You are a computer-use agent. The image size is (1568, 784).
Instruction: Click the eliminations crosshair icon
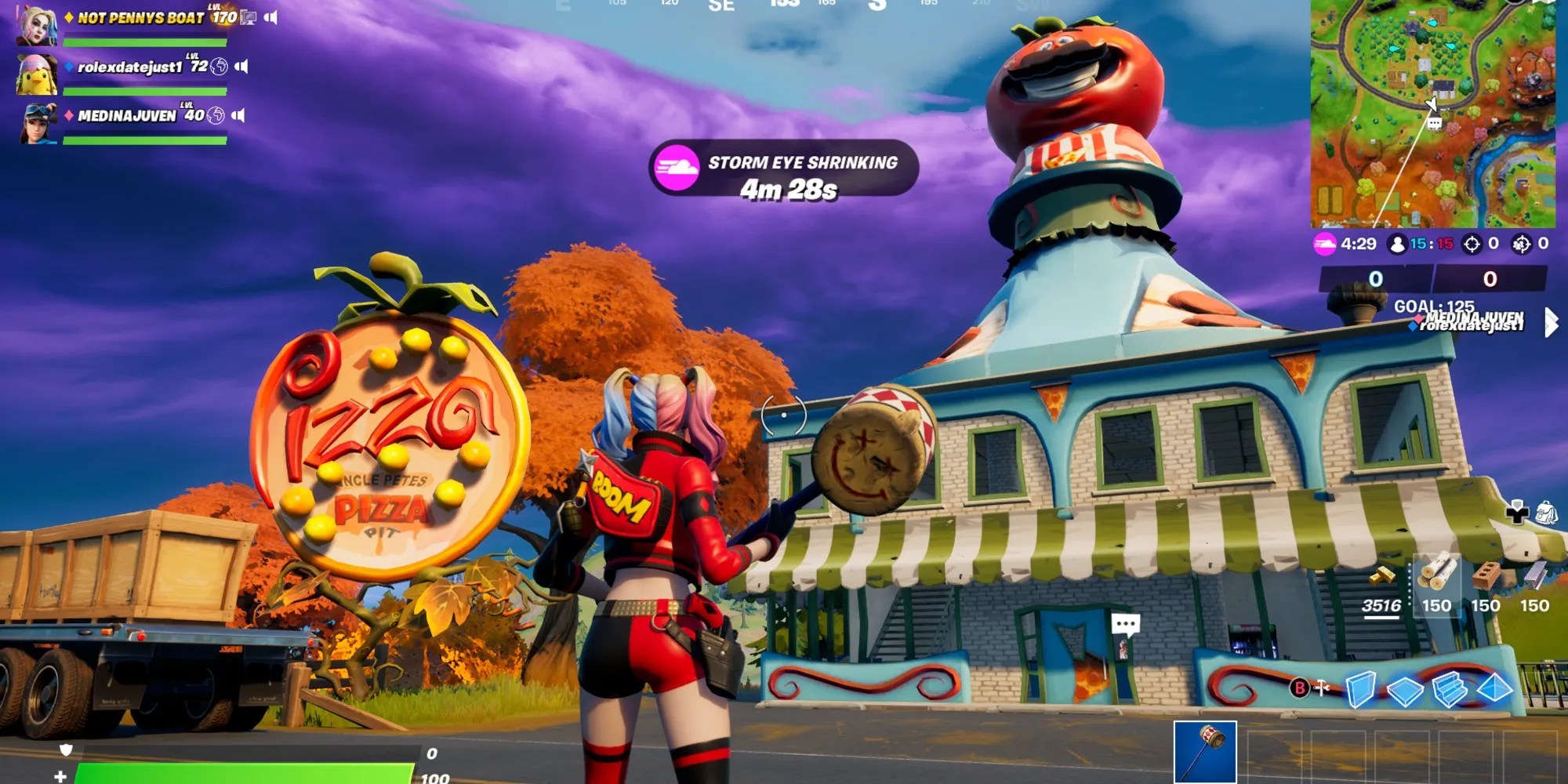tap(1472, 243)
